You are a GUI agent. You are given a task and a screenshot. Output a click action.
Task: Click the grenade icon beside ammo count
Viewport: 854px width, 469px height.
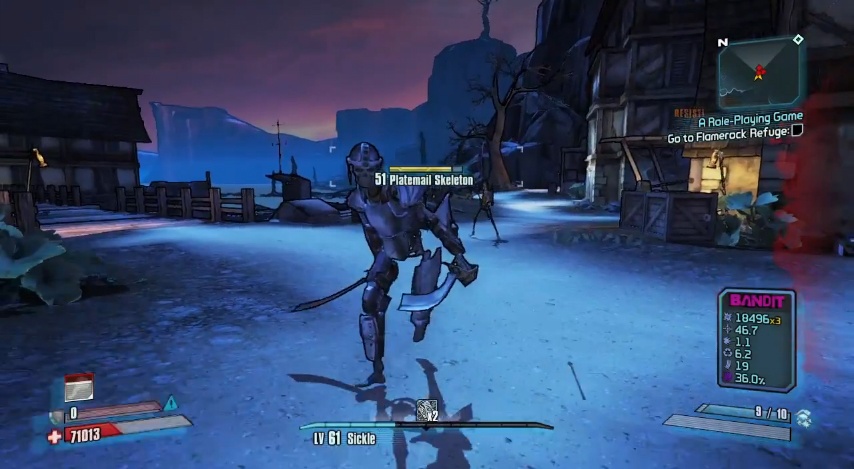[804, 415]
